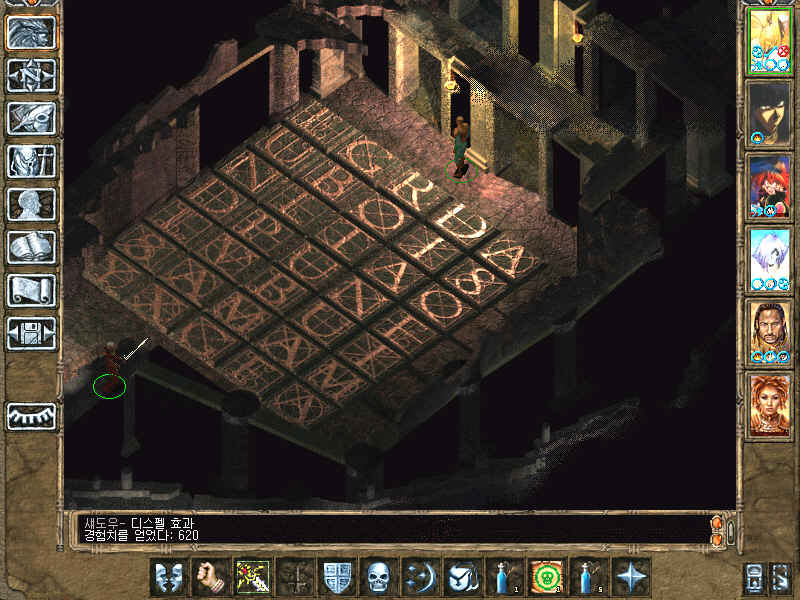Select the first party portrait with the green border
Image resolution: width=800 pixels, height=600 pixels.
click(769, 40)
